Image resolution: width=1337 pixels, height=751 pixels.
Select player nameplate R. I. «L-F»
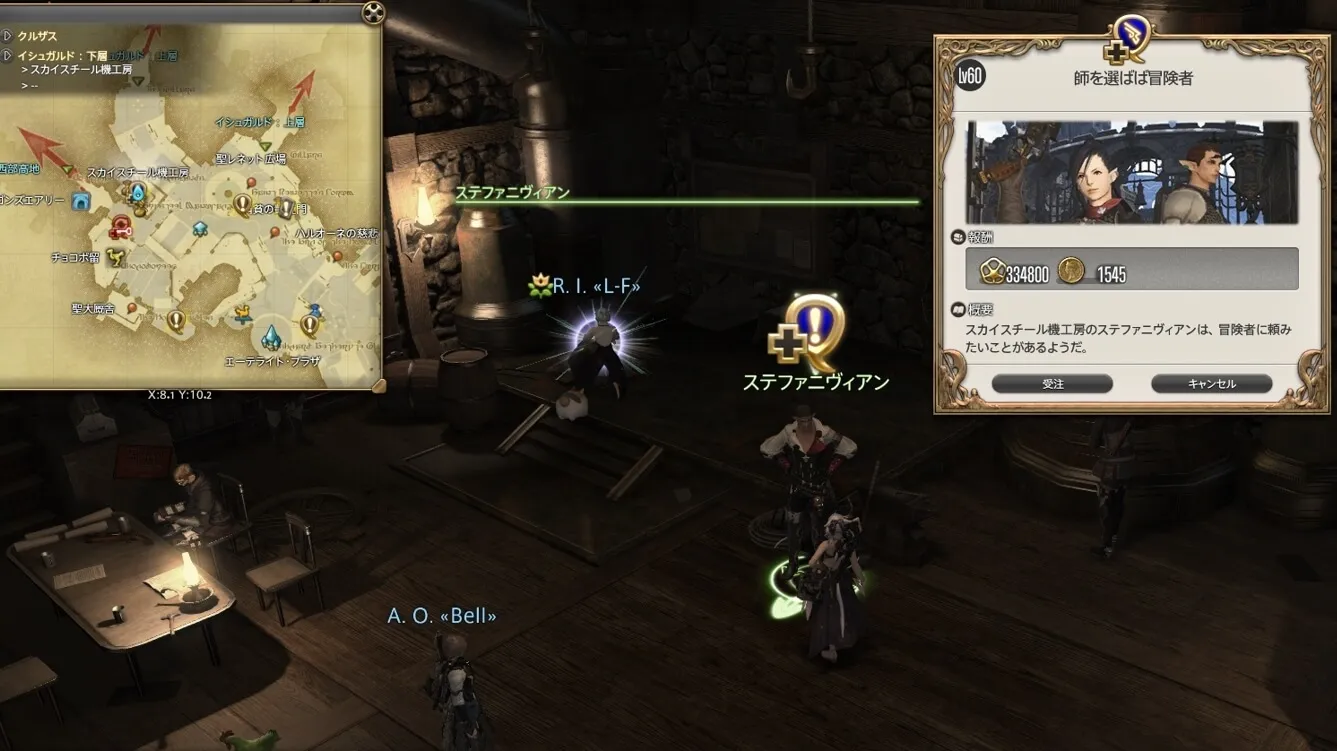coord(595,287)
